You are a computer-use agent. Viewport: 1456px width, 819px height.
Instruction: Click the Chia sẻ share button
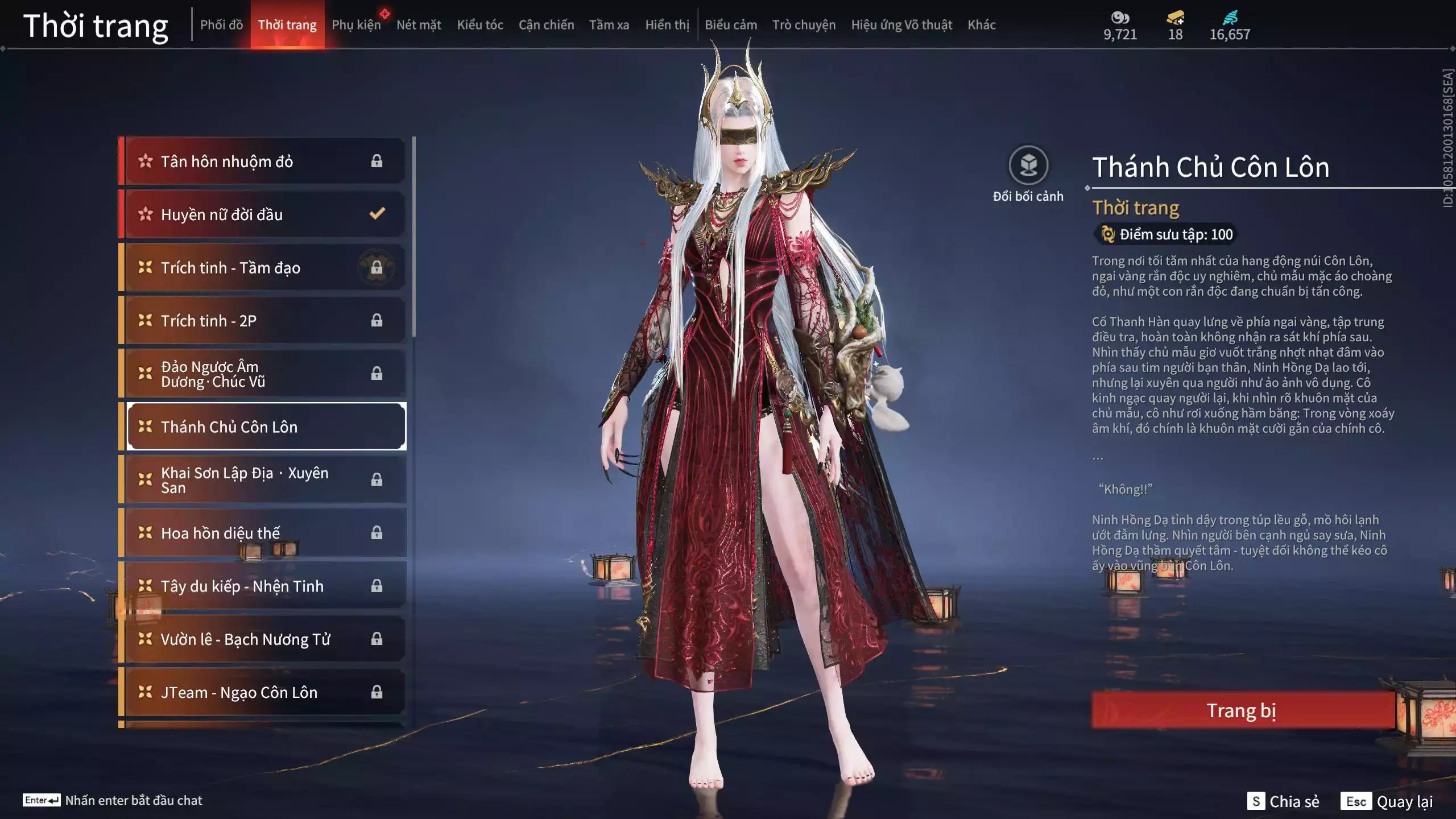pyautogui.click(x=1284, y=801)
